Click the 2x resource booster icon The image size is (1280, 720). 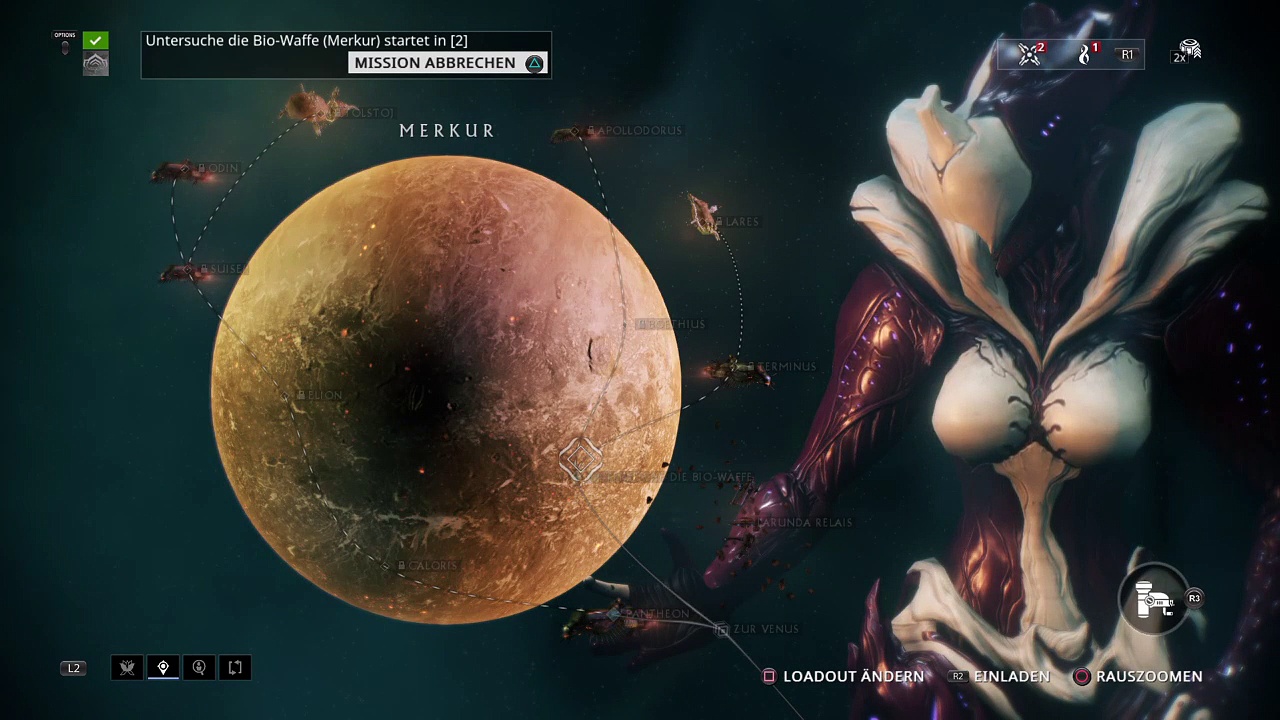click(1187, 53)
